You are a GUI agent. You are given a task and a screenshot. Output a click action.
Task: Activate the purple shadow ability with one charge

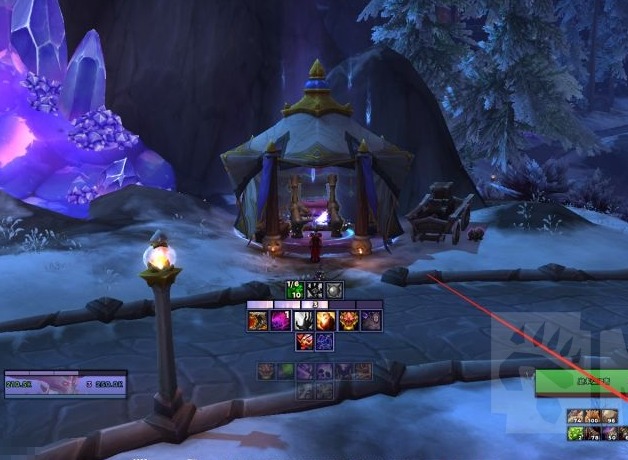280,321
